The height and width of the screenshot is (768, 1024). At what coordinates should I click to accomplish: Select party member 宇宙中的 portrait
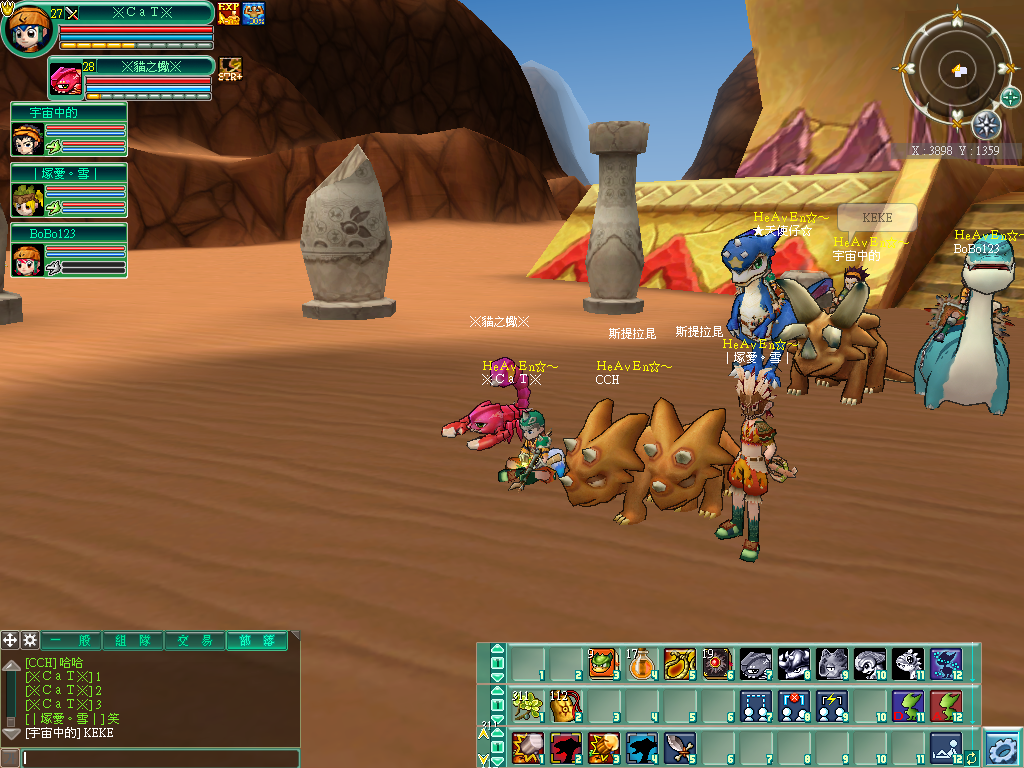coord(26,140)
